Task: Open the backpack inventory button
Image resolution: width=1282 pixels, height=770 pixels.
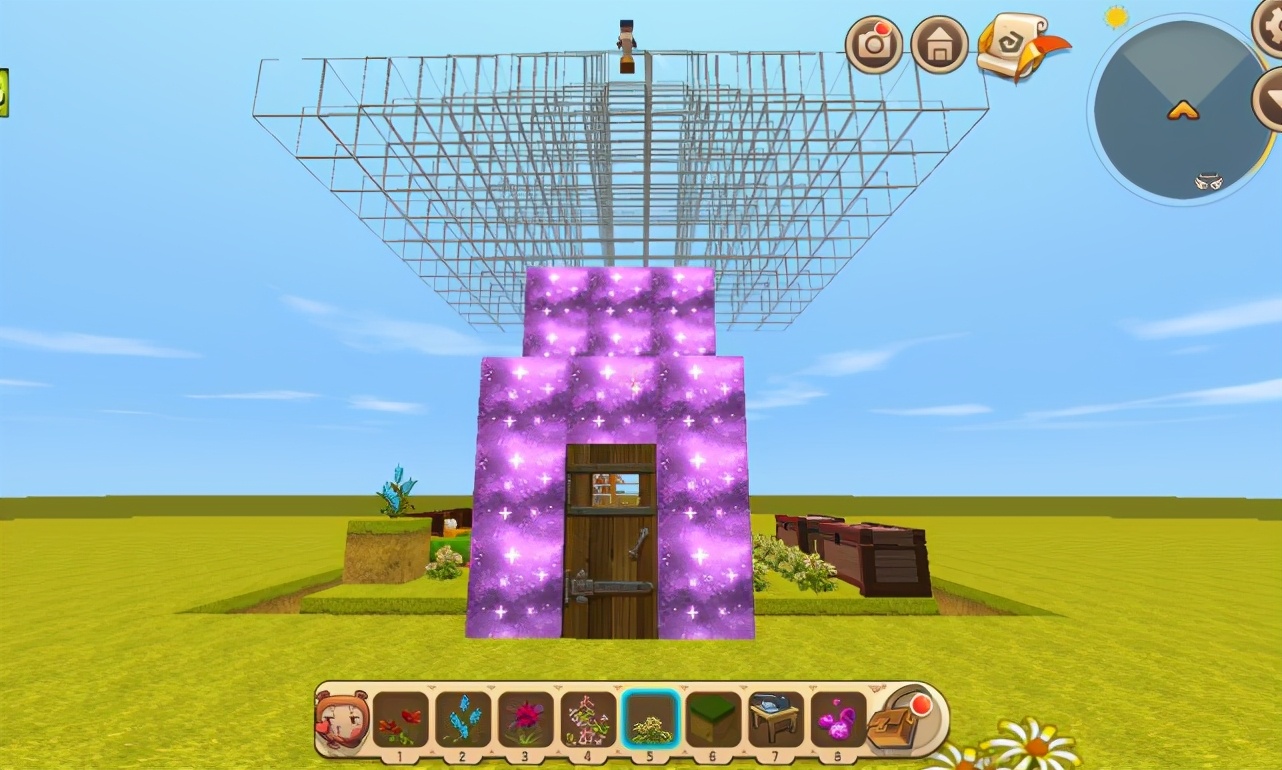Action: pyautogui.click(x=898, y=720)
